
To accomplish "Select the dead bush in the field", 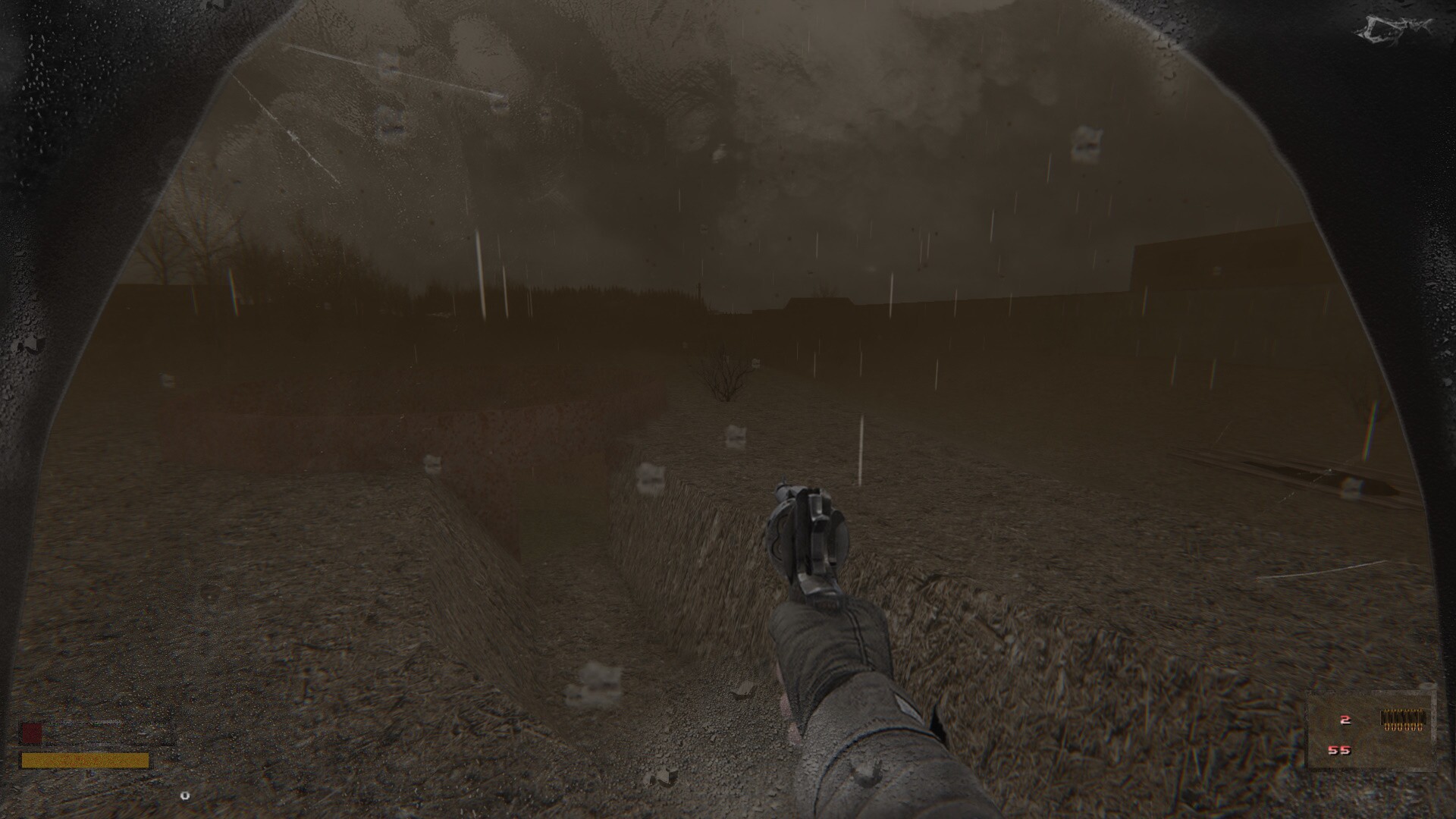I will pyautogui.click(x=726, y=375).
